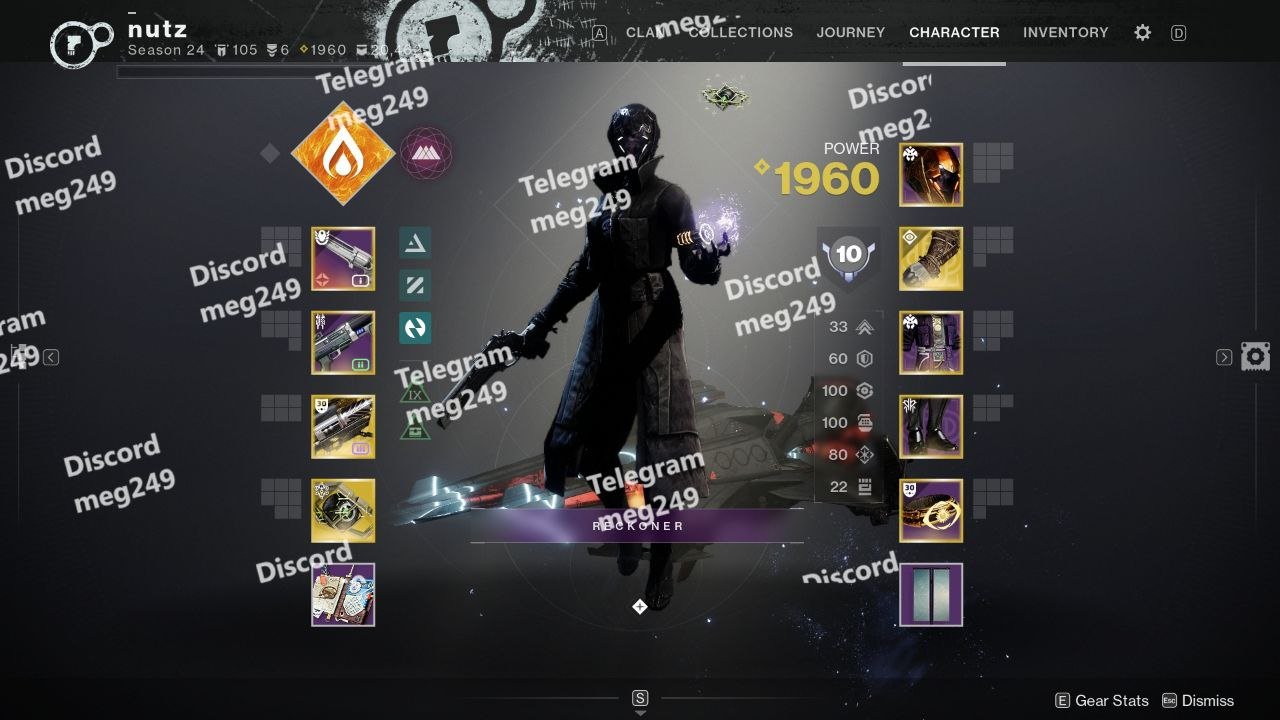The height and width of the screenshot is (720, 1280).
Task: Inspect the equipped Warlock bond slot
Action: 931,511
